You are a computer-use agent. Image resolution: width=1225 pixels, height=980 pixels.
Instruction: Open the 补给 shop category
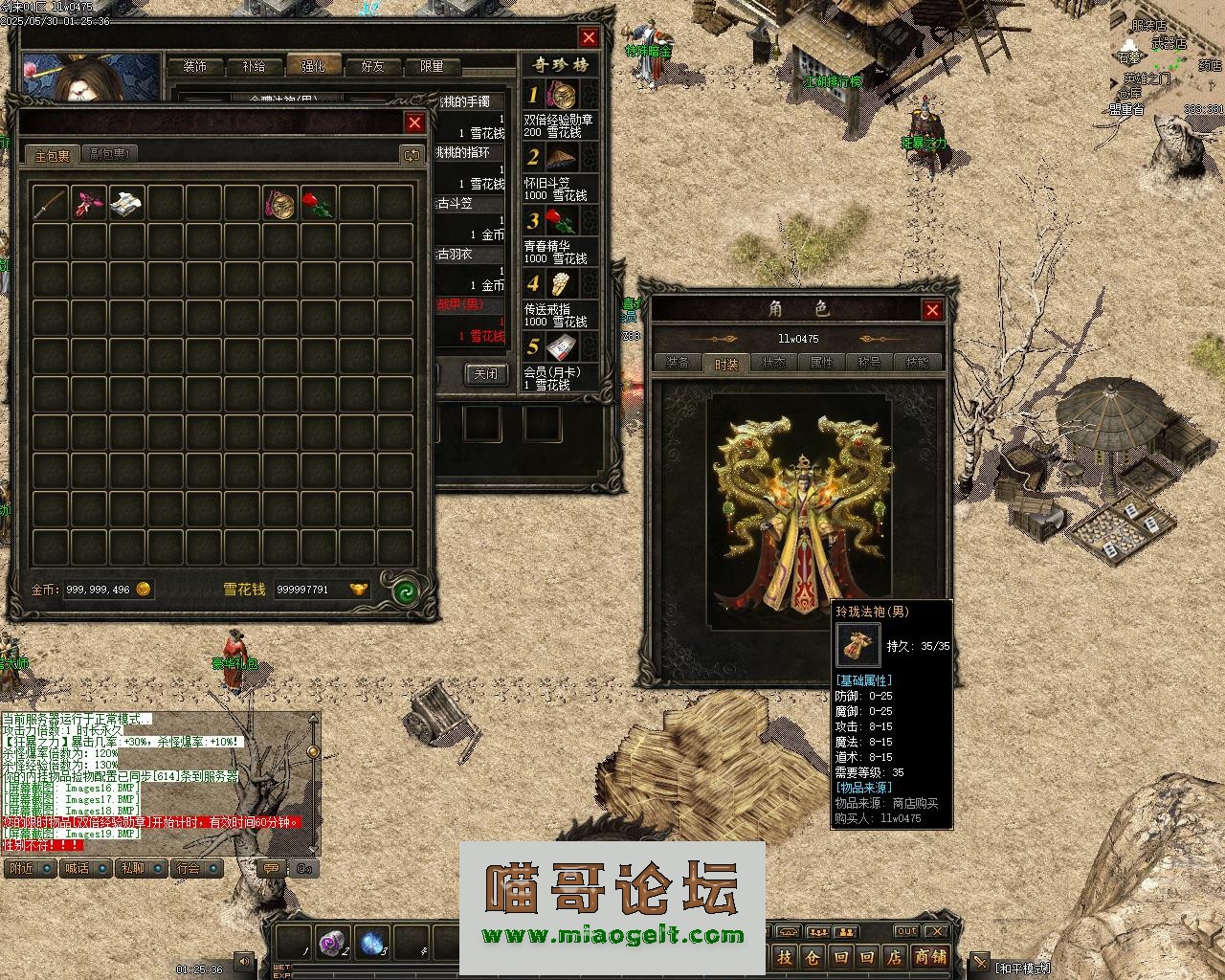pyautogui.click(x=254, y=67)
